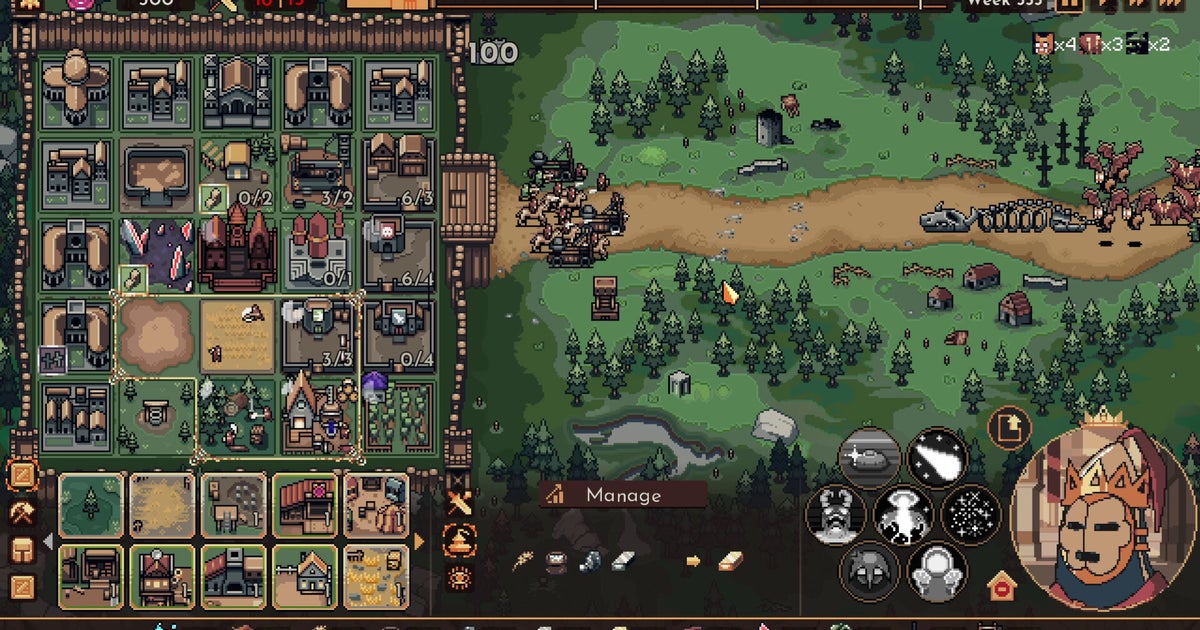Trigger the abduction beam ability
This screenshot has height=630, width=1200.
click(904, 516)
